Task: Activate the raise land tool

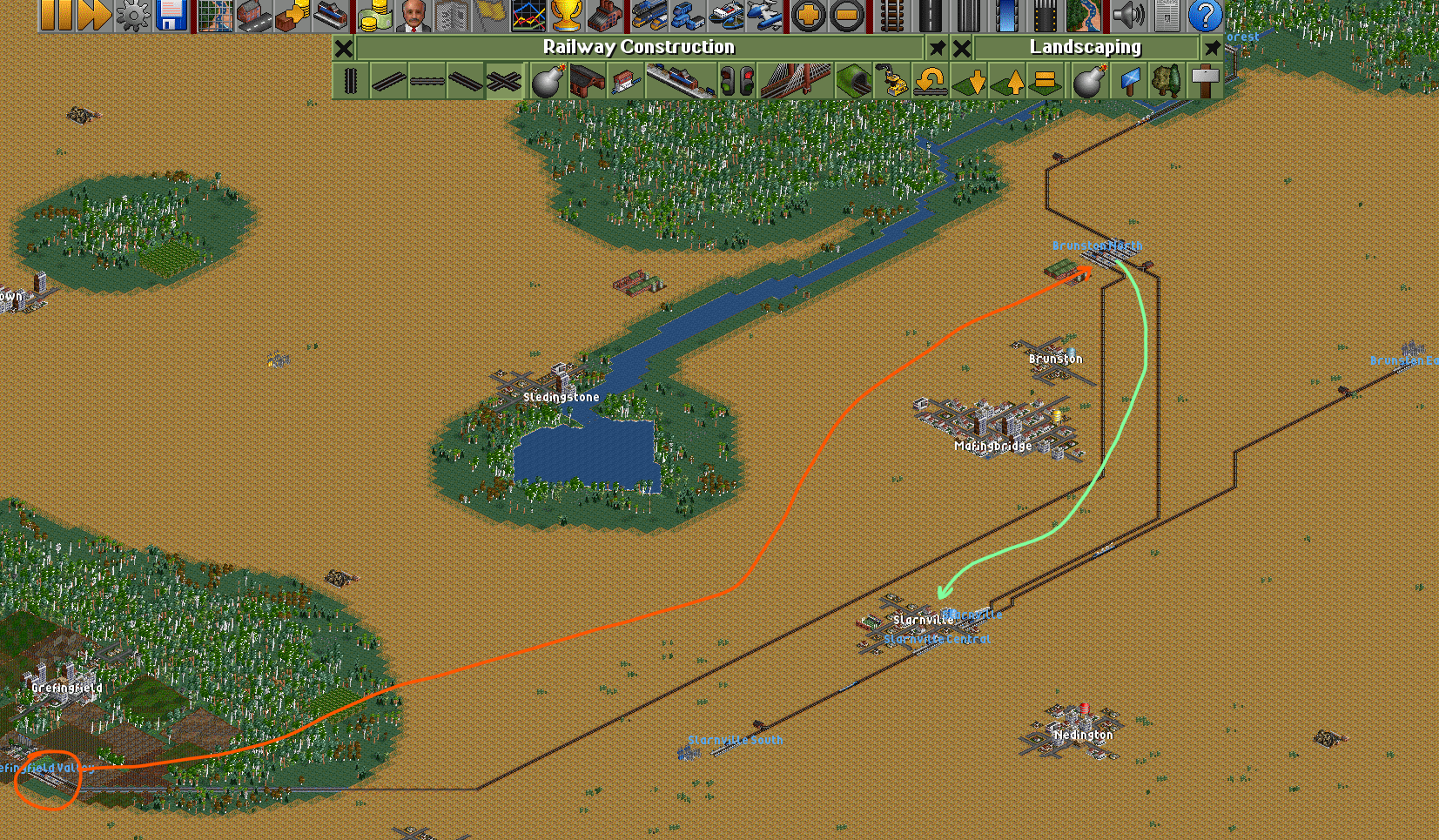Action: pyautogui.click(x=1009, y=82)
